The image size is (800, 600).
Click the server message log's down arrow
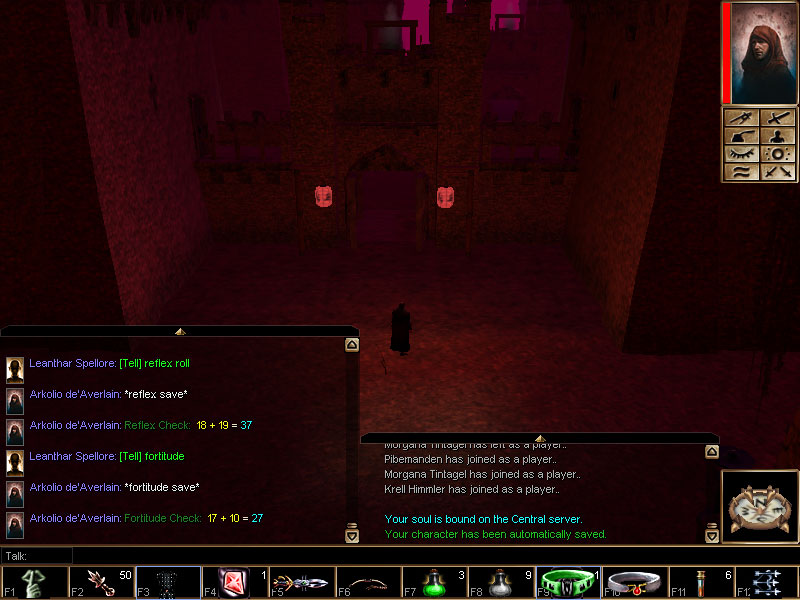(x=711, y=535)
